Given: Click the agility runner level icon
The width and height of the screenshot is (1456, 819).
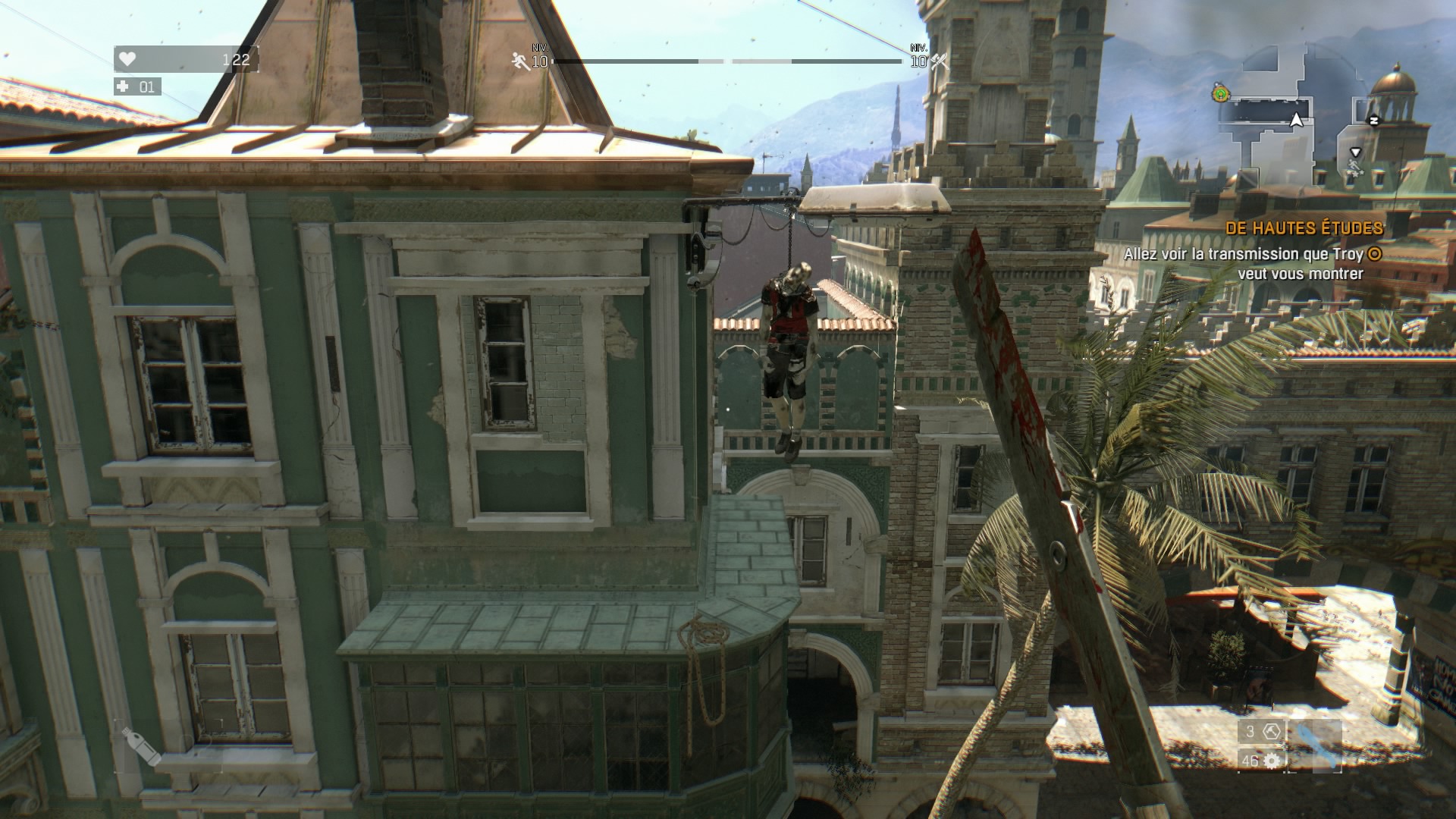Looking at the screenshot, I should click(x=519, y=61).
